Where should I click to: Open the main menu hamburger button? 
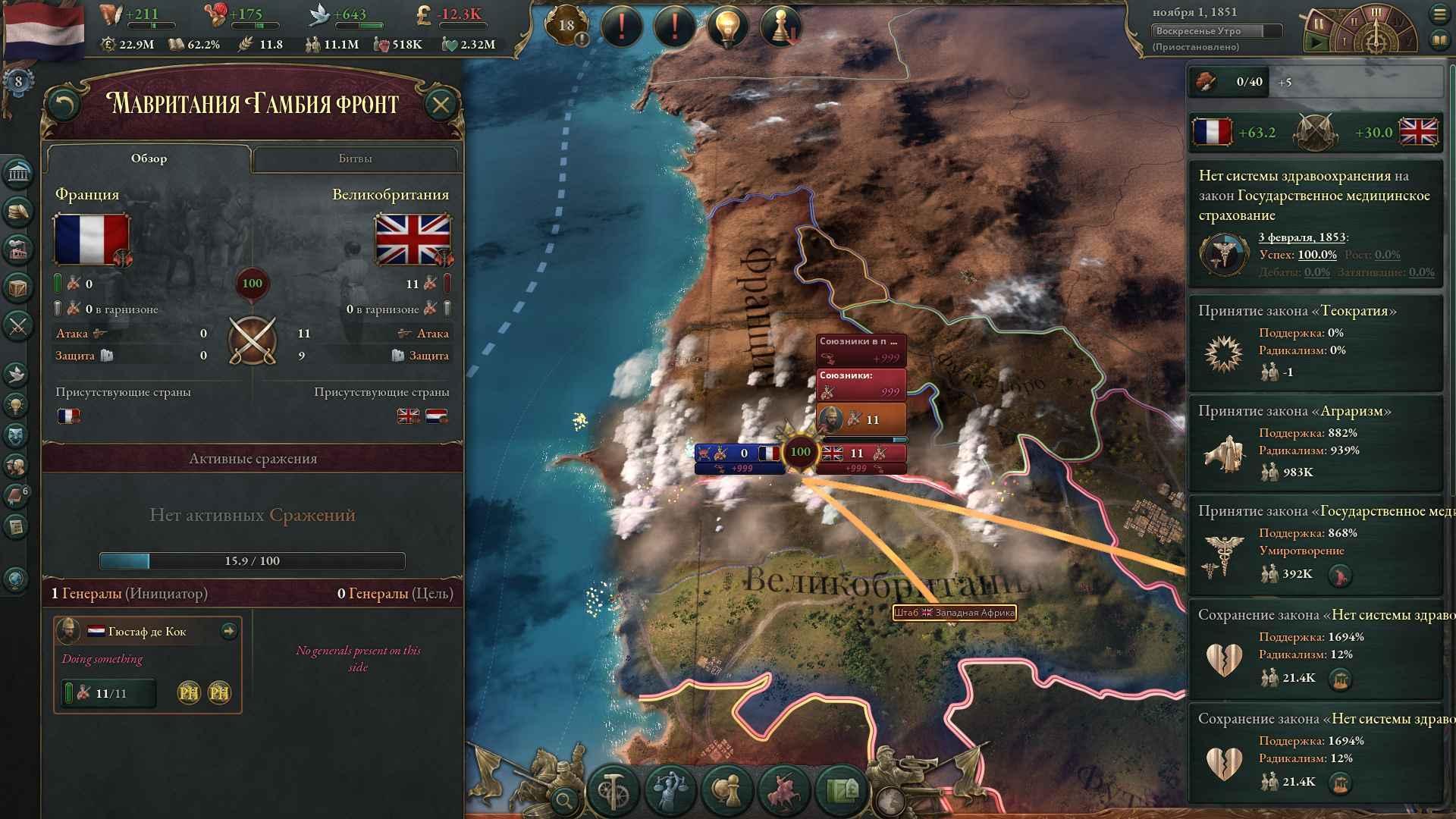click(x=1439, y=14)
